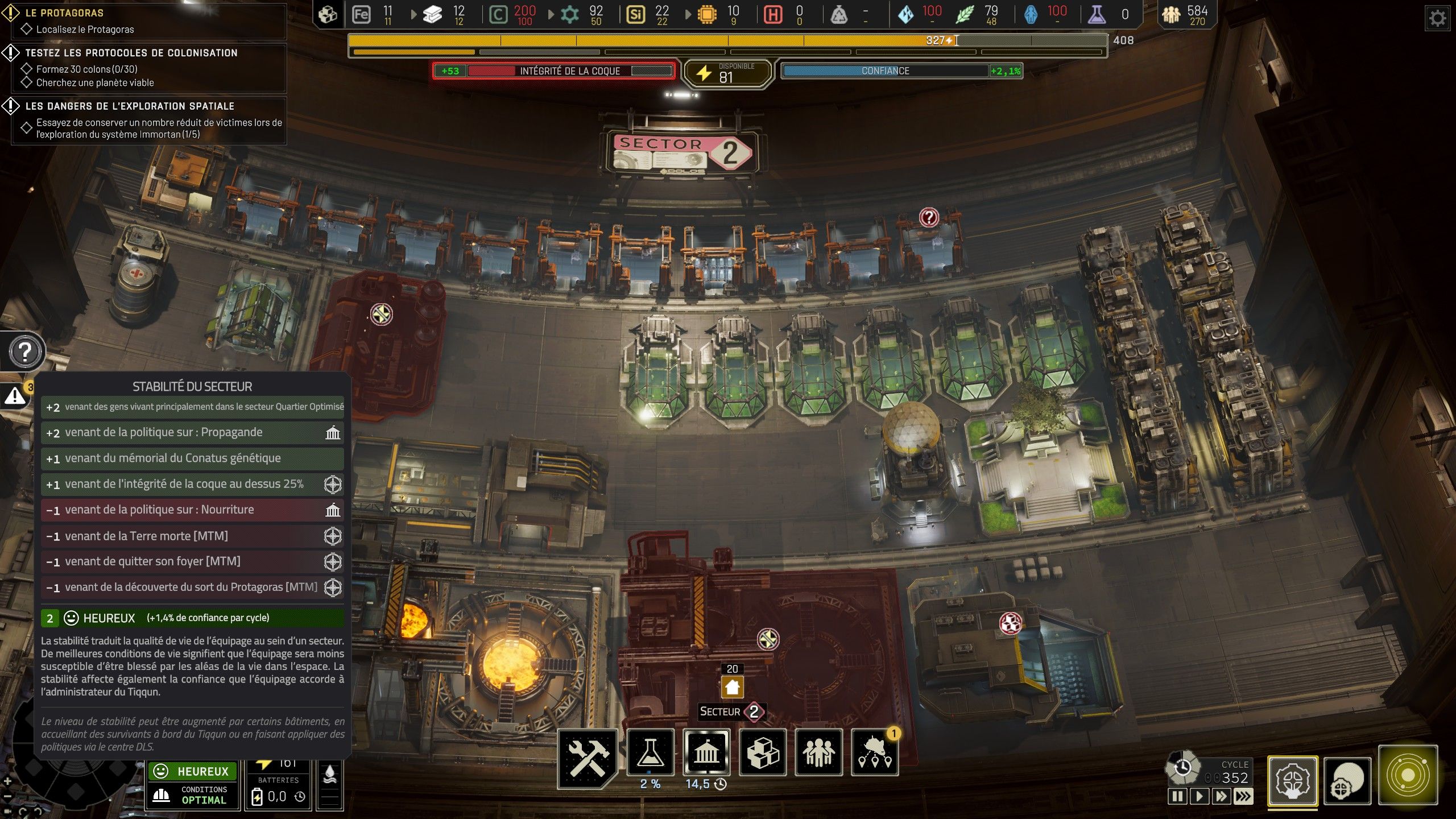The image size is (1456, 819).
Task: Click the Secteur 2 housing marker
Action: [x=732, y=687]
